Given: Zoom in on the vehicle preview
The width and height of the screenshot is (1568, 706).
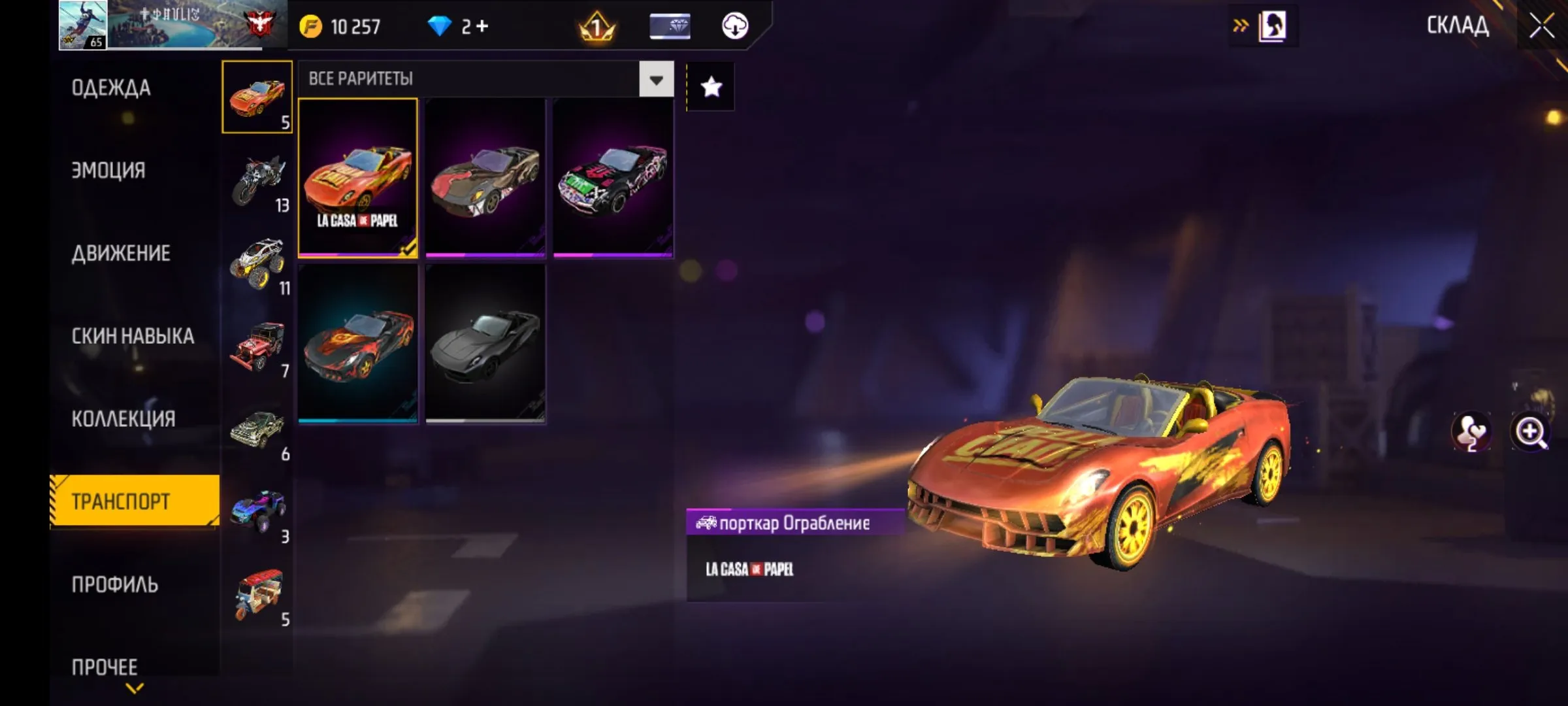Looking at the screenshot, I should (1530, 432).
